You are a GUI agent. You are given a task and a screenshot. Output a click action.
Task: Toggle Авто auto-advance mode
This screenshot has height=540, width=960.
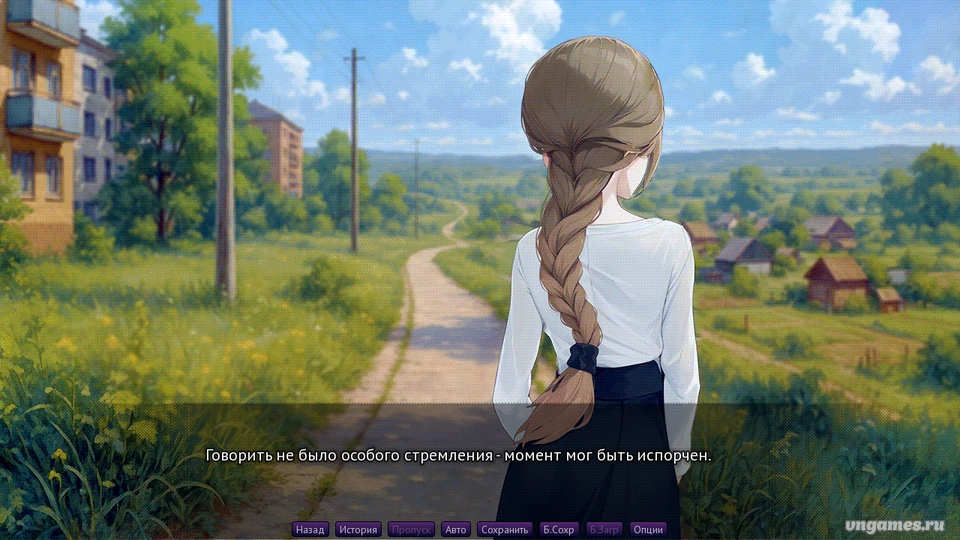tap(456, 529)
